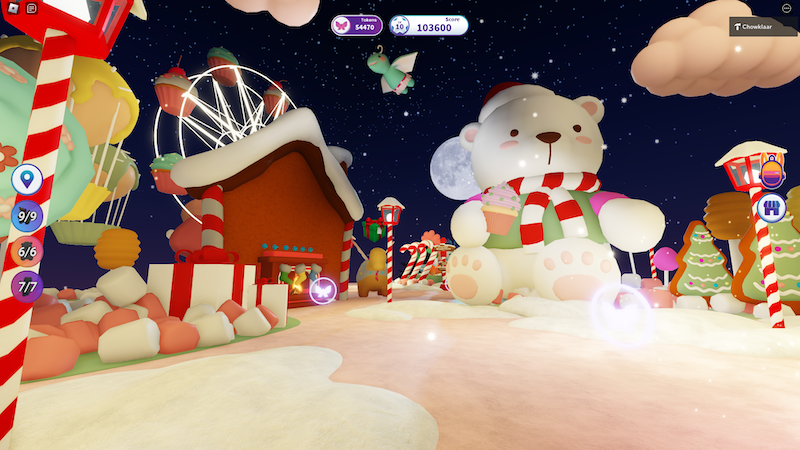
Task: Open the Roblox chat window
Action: (x=32, y=8)
